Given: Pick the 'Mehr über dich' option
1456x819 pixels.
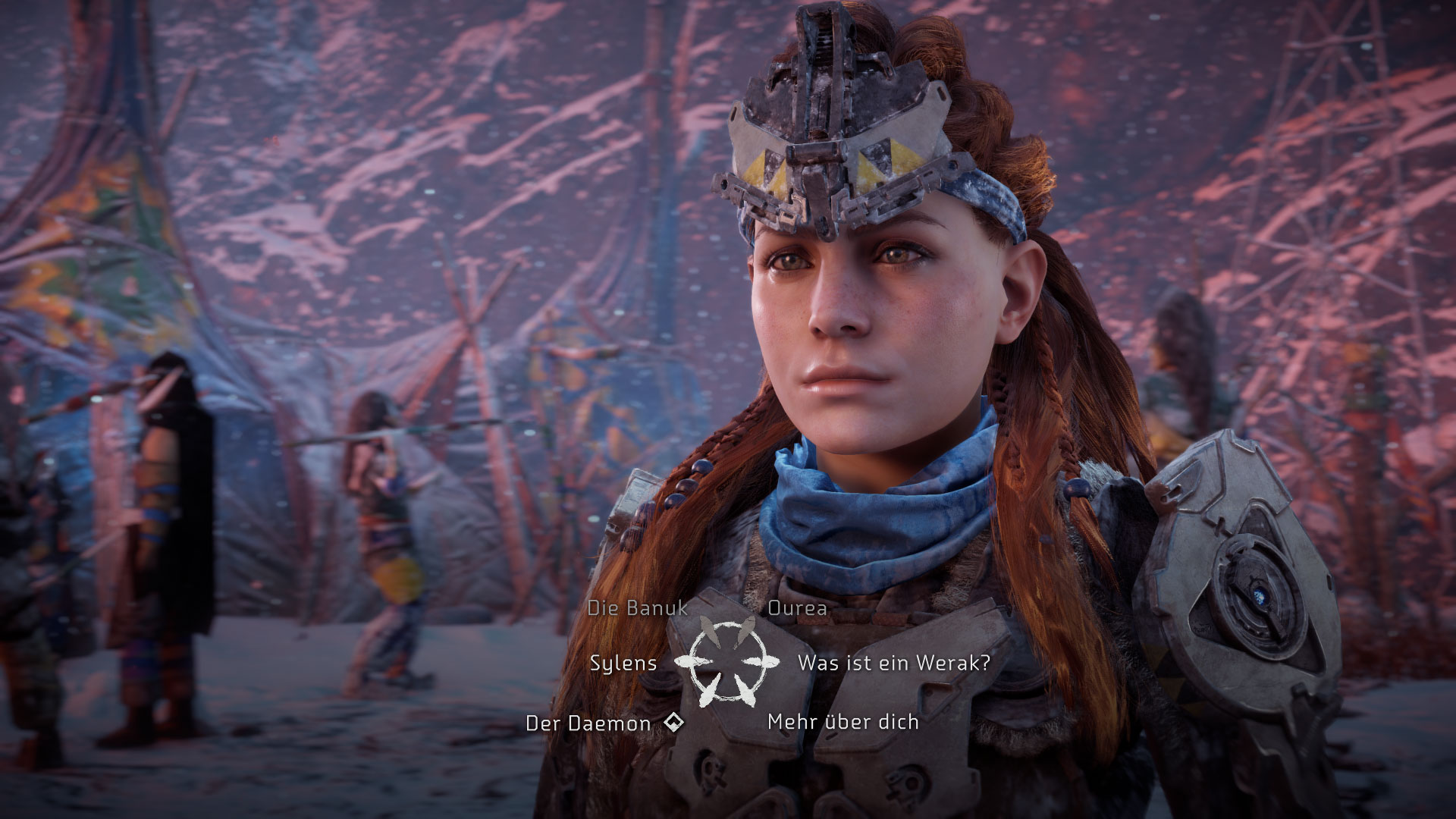Looking at the screenshot, I should 843,722.
